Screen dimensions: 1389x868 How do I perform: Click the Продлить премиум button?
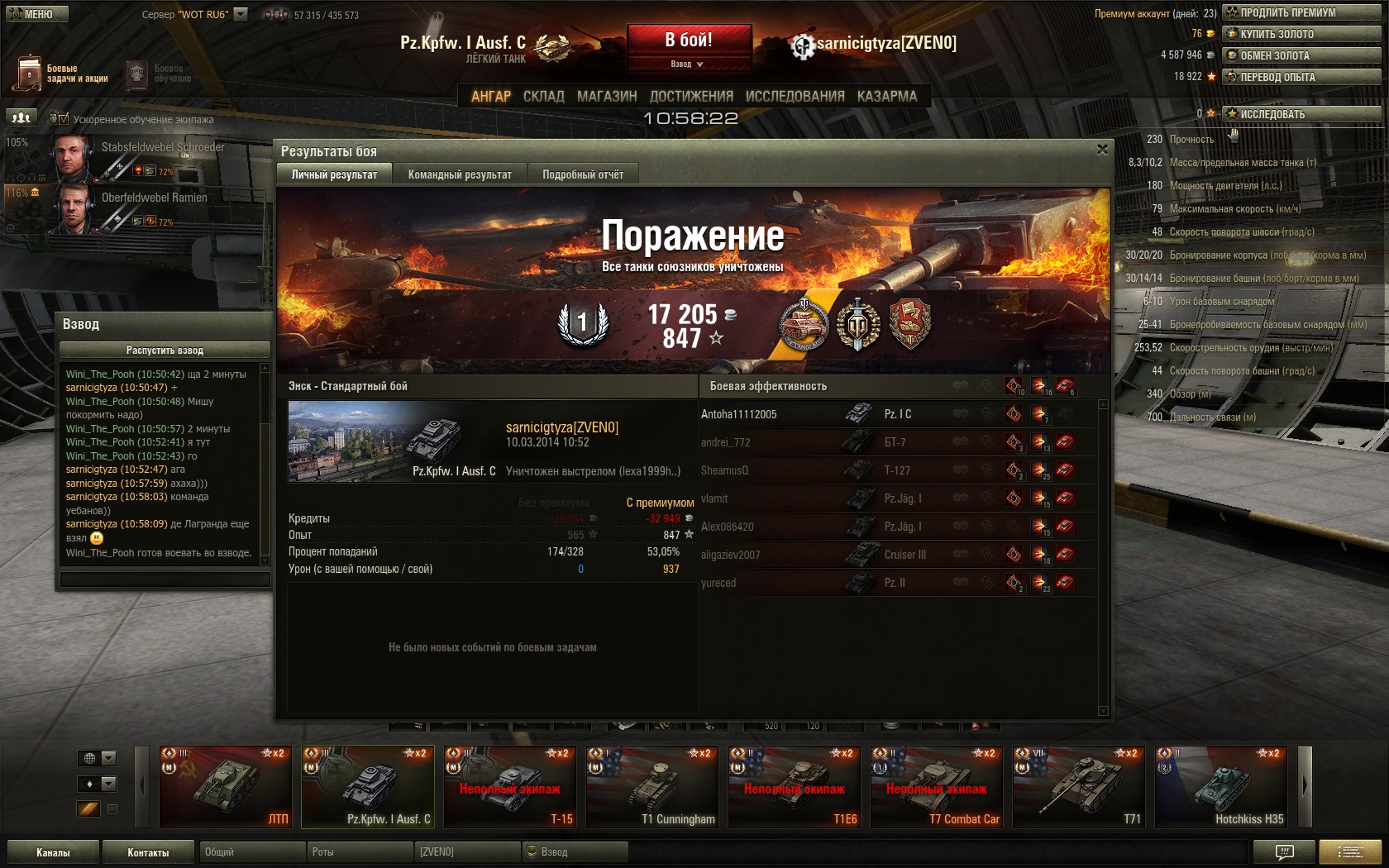1301,12
